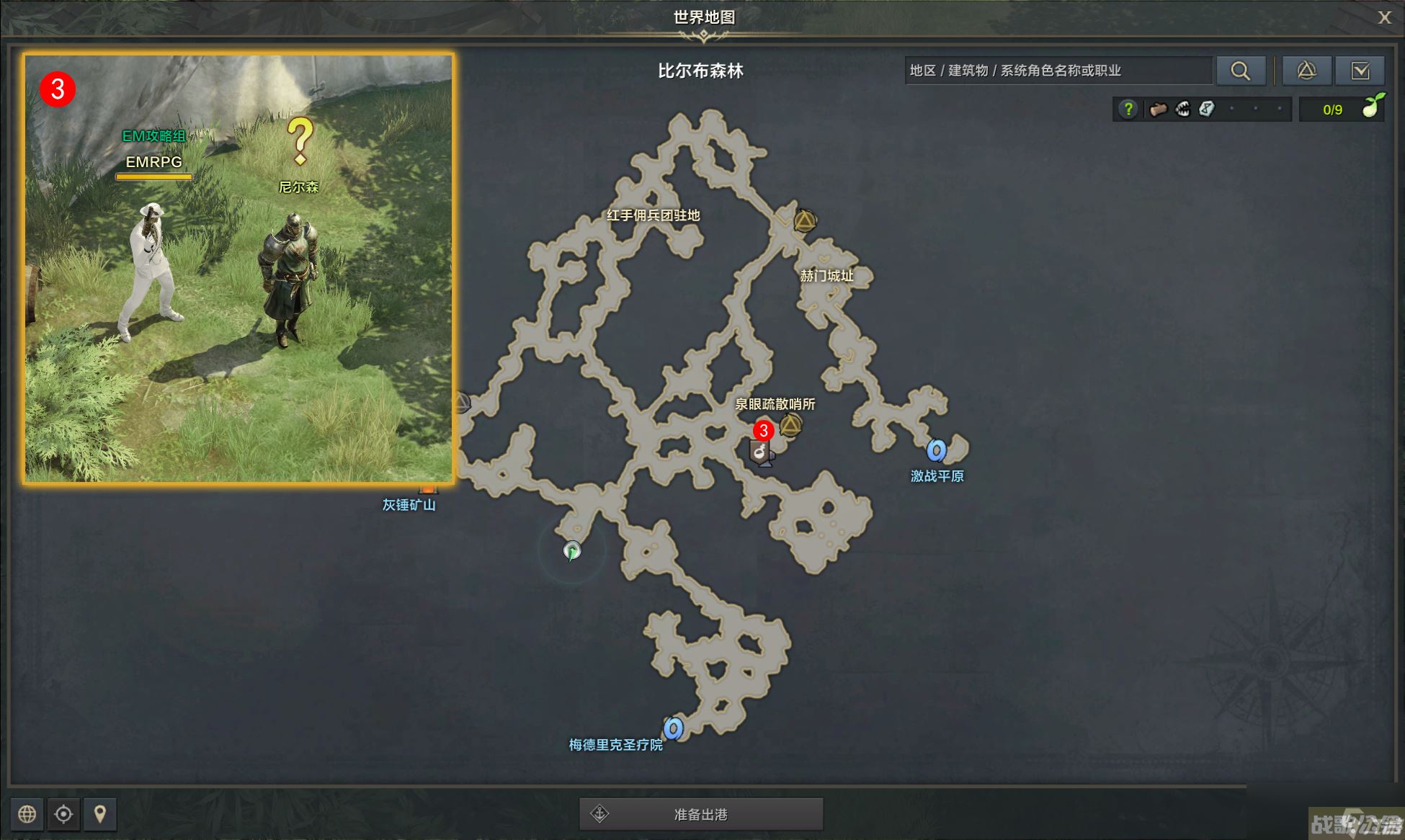Click the globe world-view icon bottom-left

pyautogui.click(x=27, y=815)
